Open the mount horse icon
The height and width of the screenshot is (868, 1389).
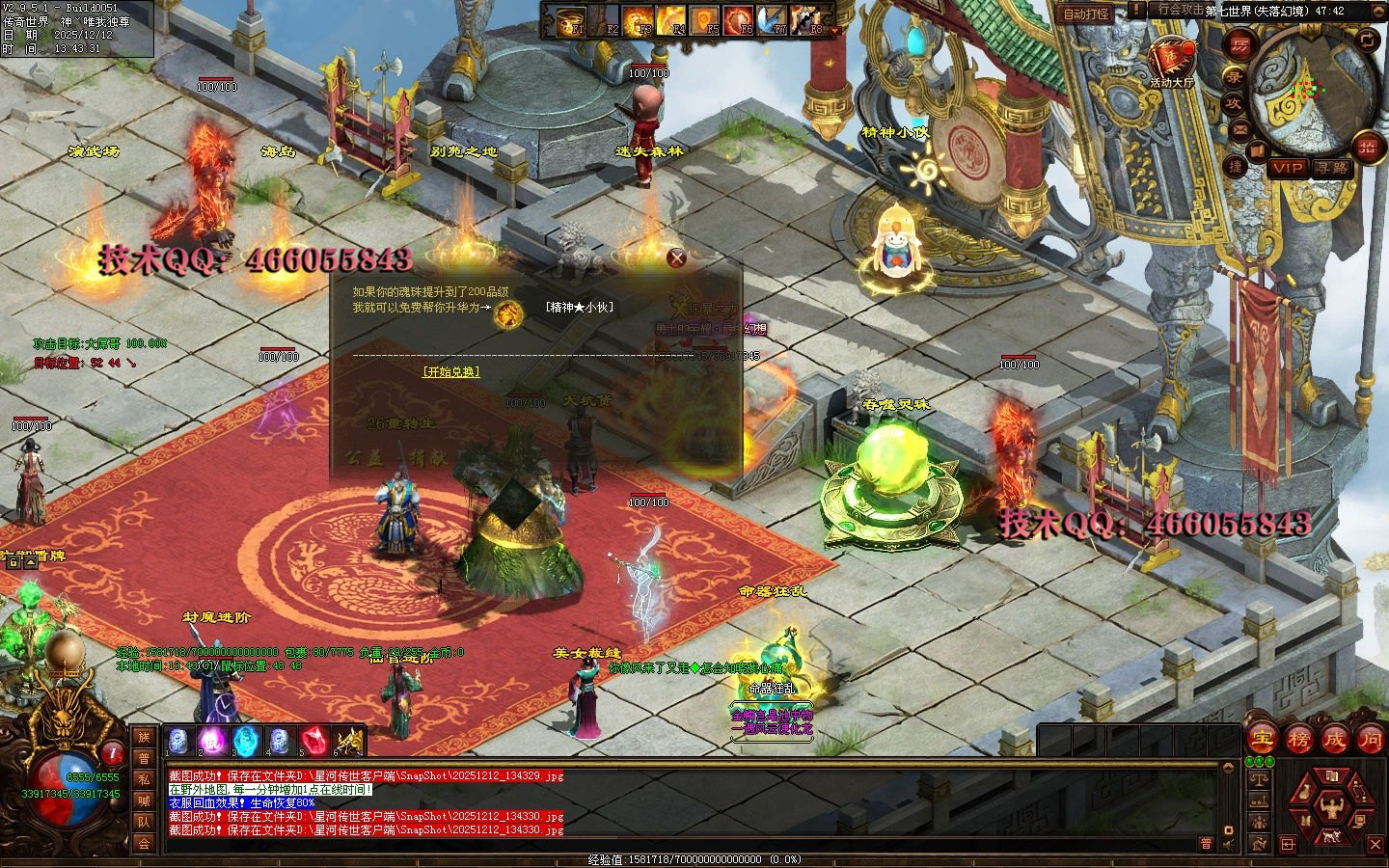coord(1331,835)
